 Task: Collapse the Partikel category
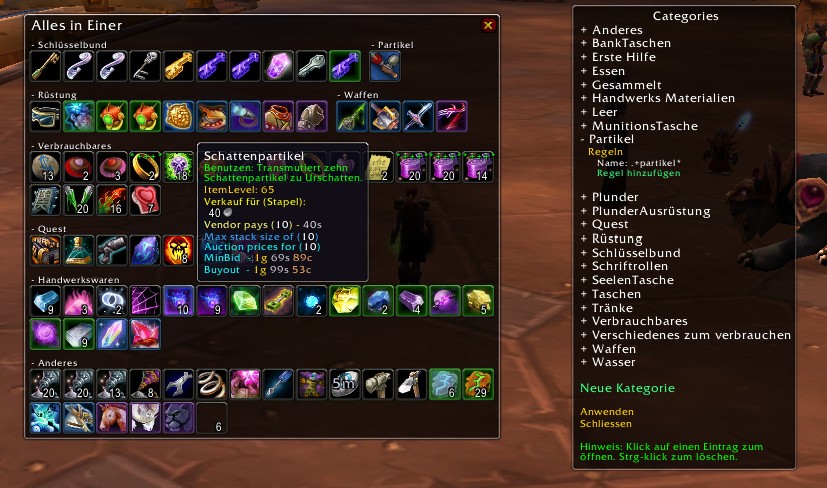(612, 139)
